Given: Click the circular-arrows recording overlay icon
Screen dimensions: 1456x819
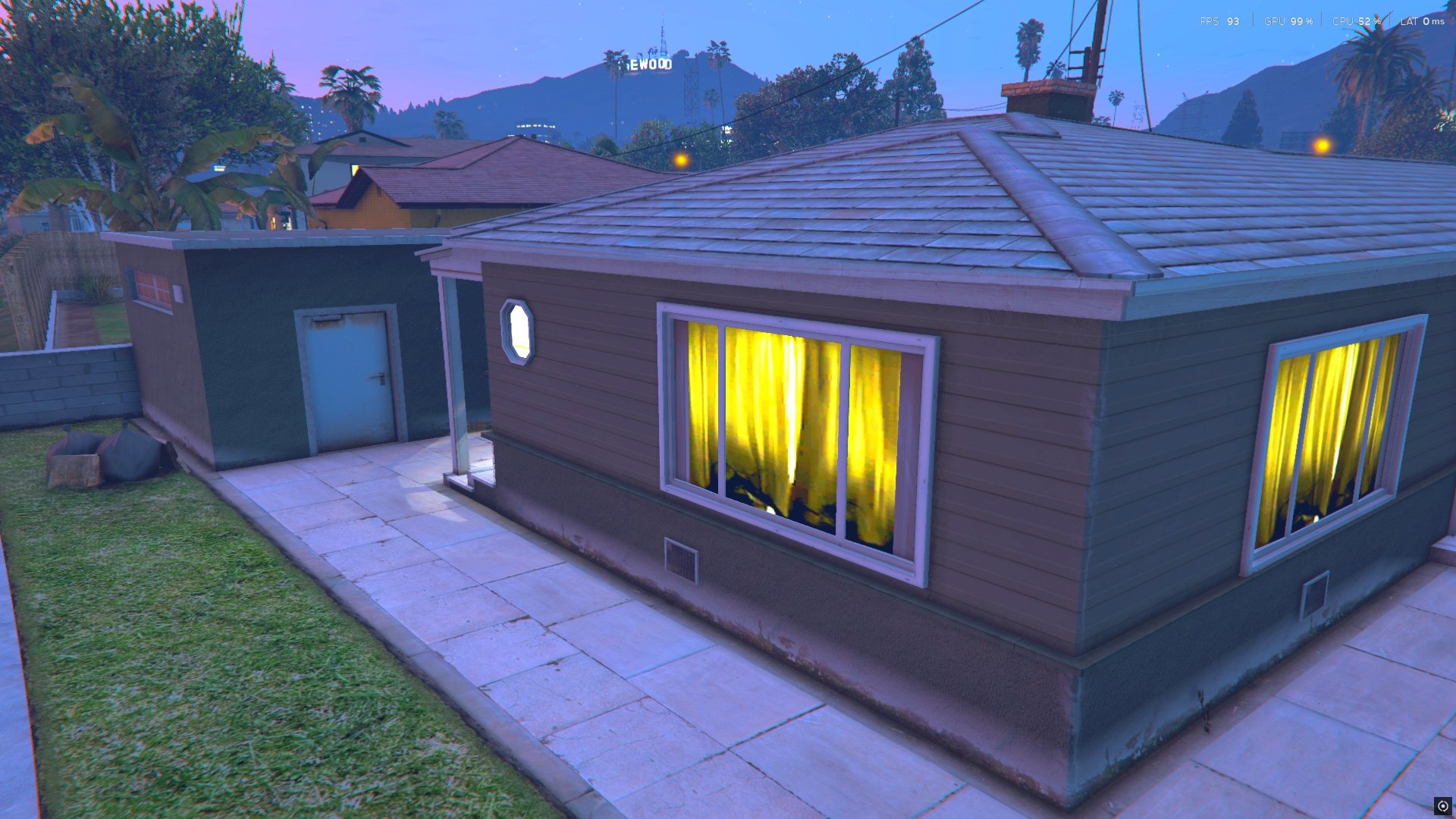Looking at the screenshot, I should [1442, 806].
